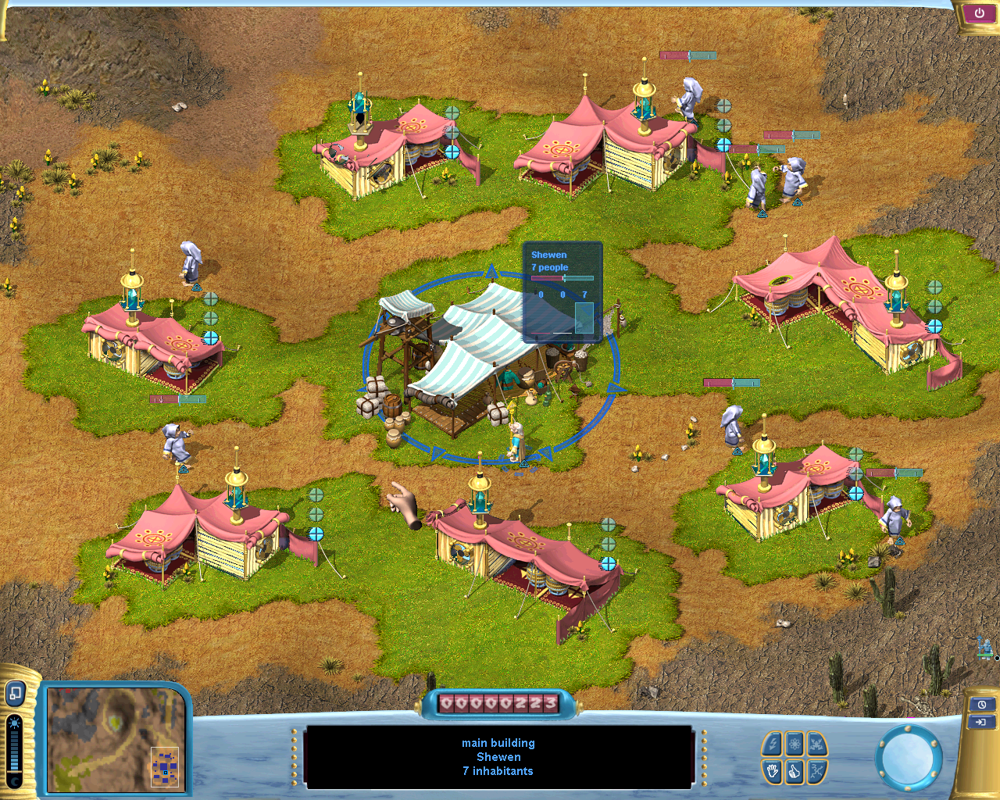Activate the lightning bolt power
This screenshot has width=1000, height=800.
pos(772,744)
